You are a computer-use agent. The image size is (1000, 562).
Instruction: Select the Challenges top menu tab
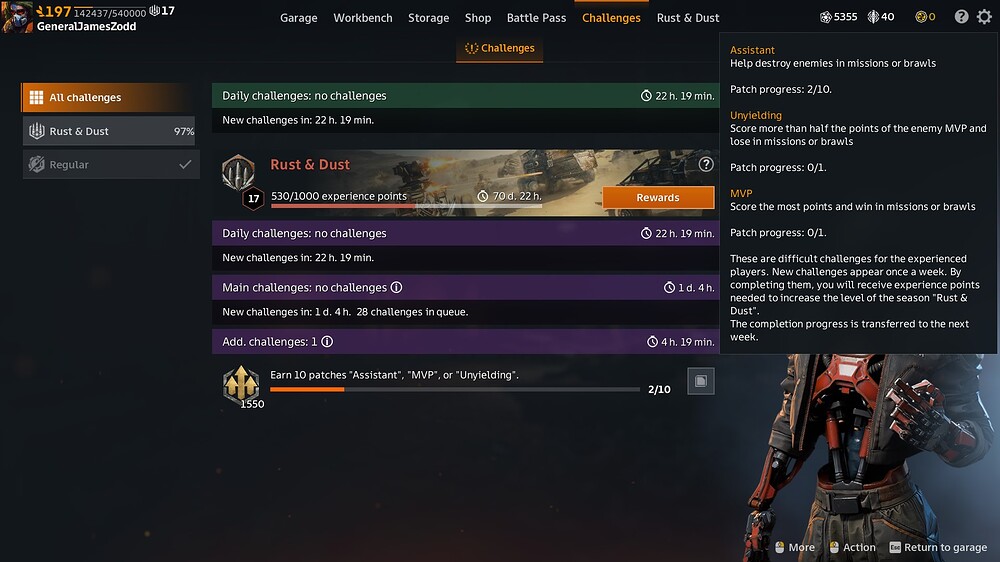(611, 18)
